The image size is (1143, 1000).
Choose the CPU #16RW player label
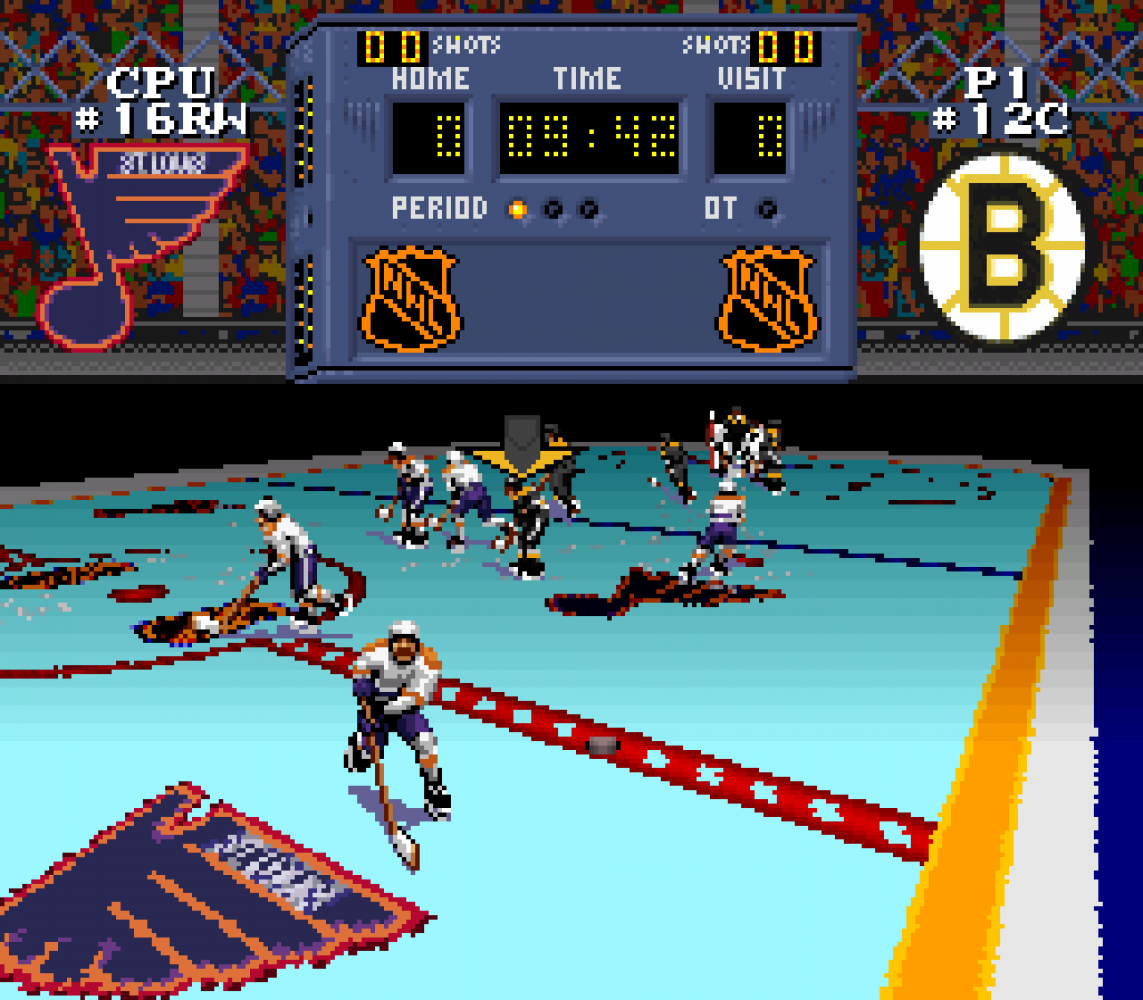pos(161,101)
